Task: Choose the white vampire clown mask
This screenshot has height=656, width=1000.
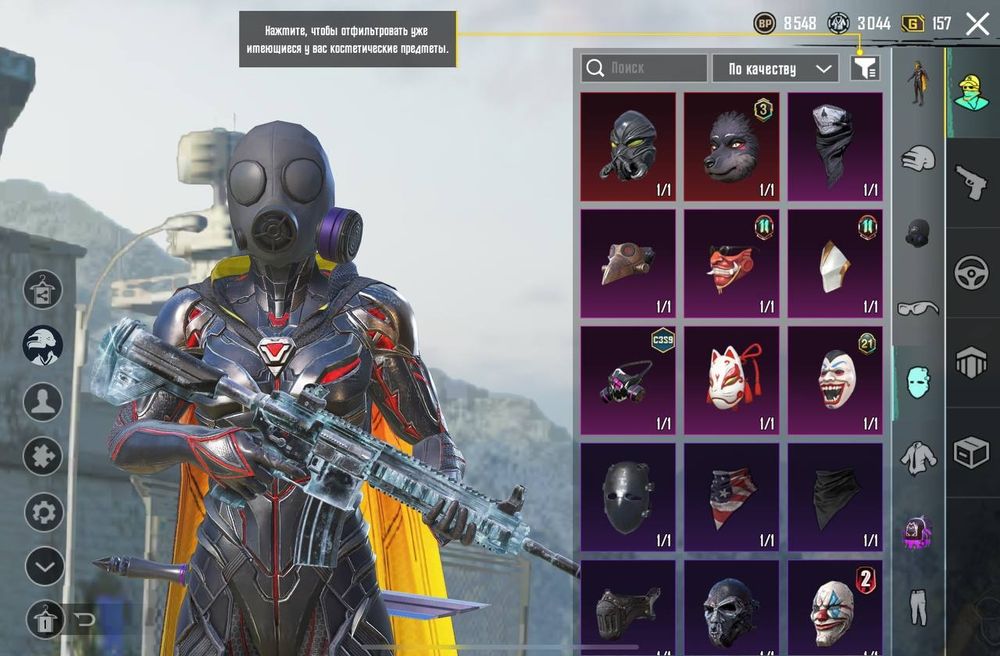Action: click(835, 379)
